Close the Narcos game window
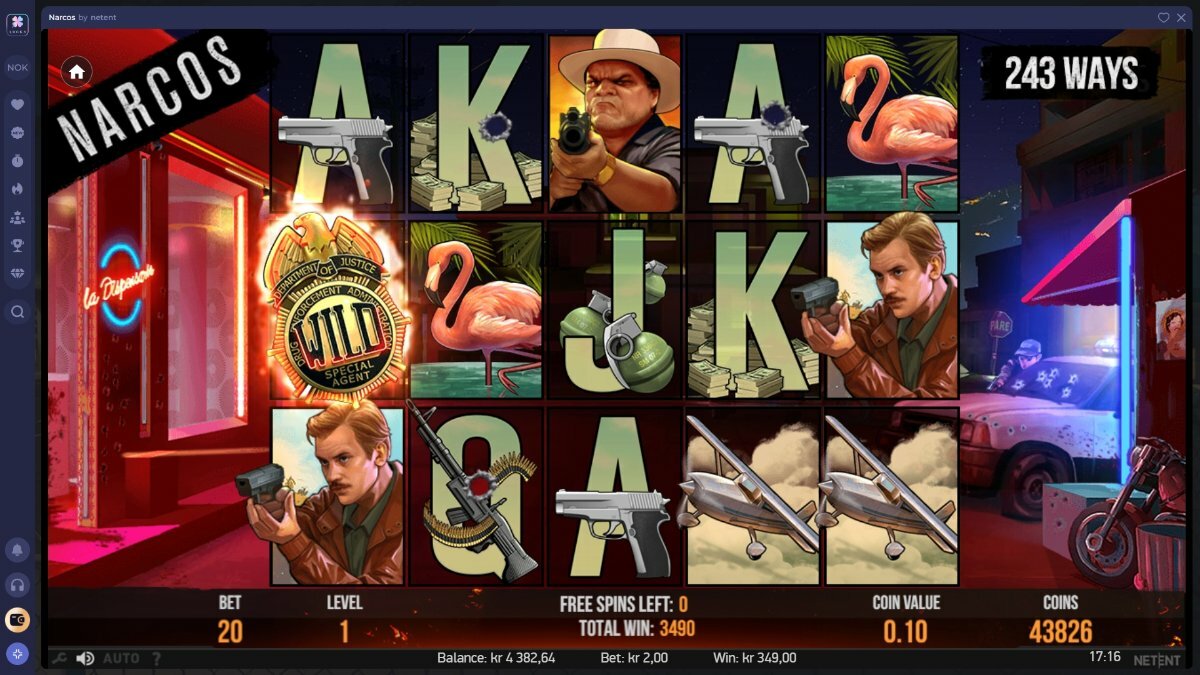 1179,17
